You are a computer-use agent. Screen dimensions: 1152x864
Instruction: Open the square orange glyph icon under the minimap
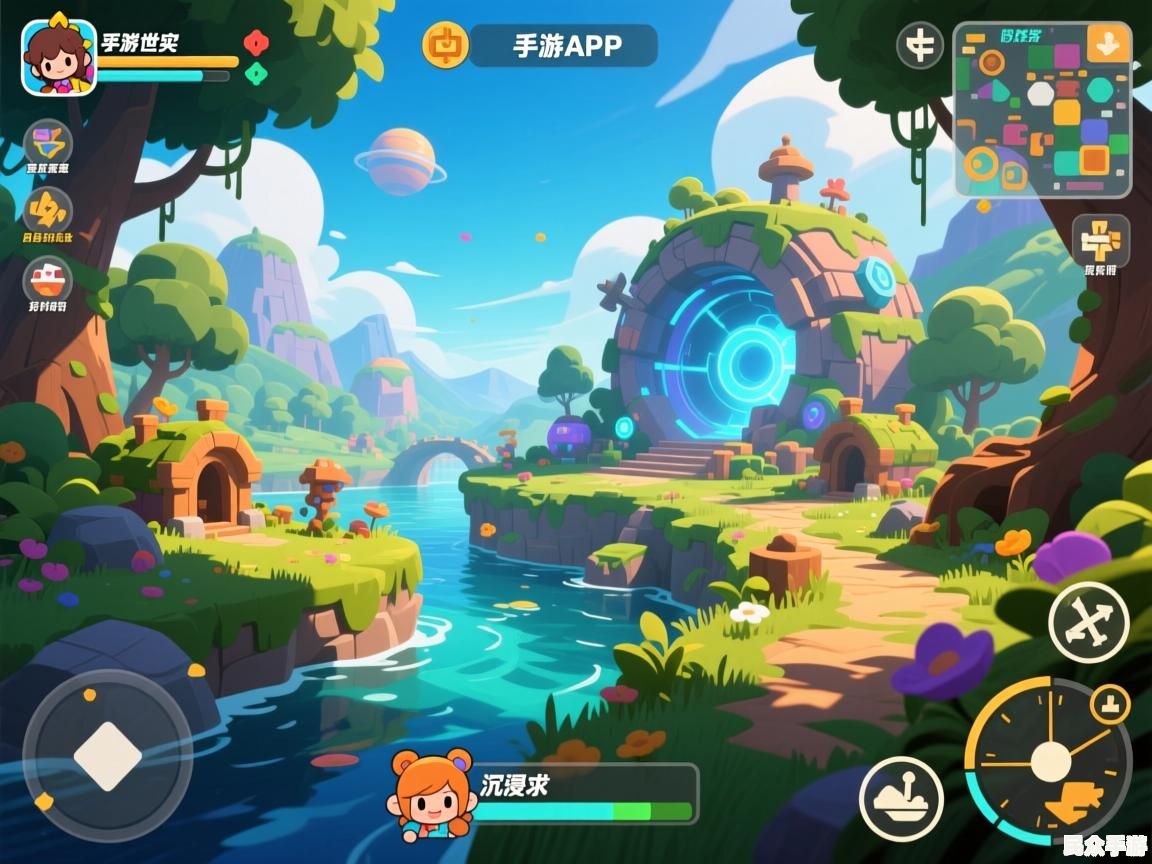(x=1101, y=240)
